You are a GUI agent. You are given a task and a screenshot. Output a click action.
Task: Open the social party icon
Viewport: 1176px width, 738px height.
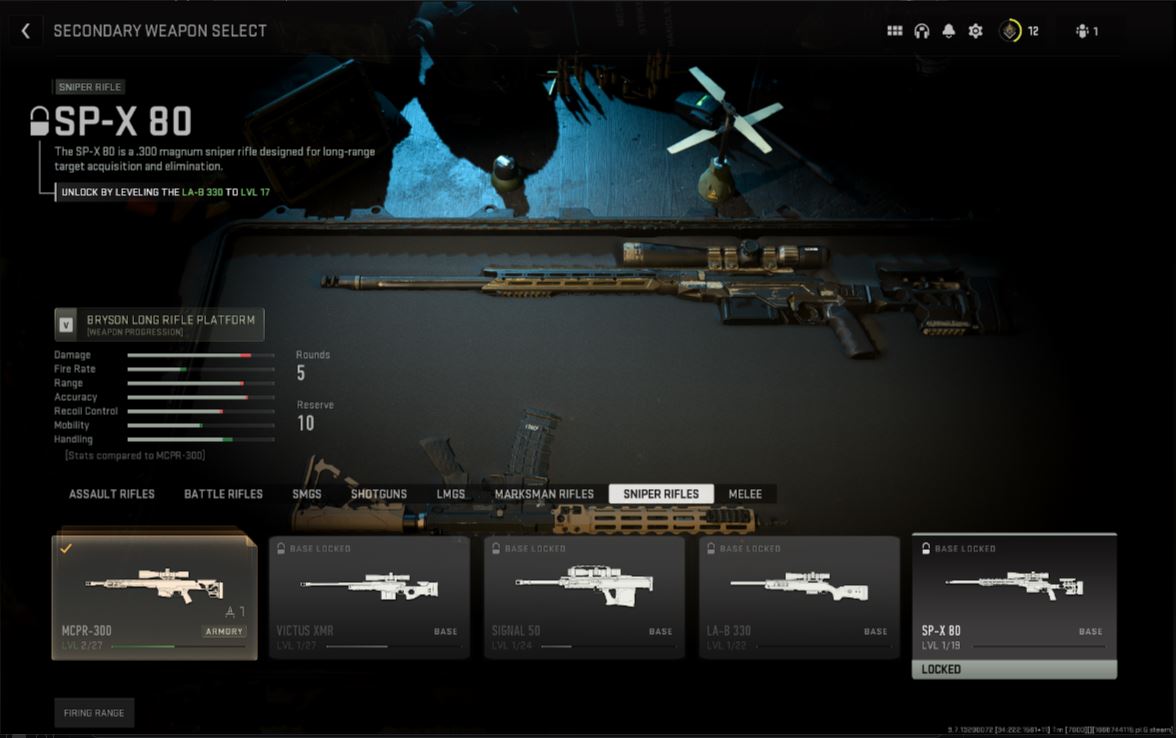point(1086,31)
